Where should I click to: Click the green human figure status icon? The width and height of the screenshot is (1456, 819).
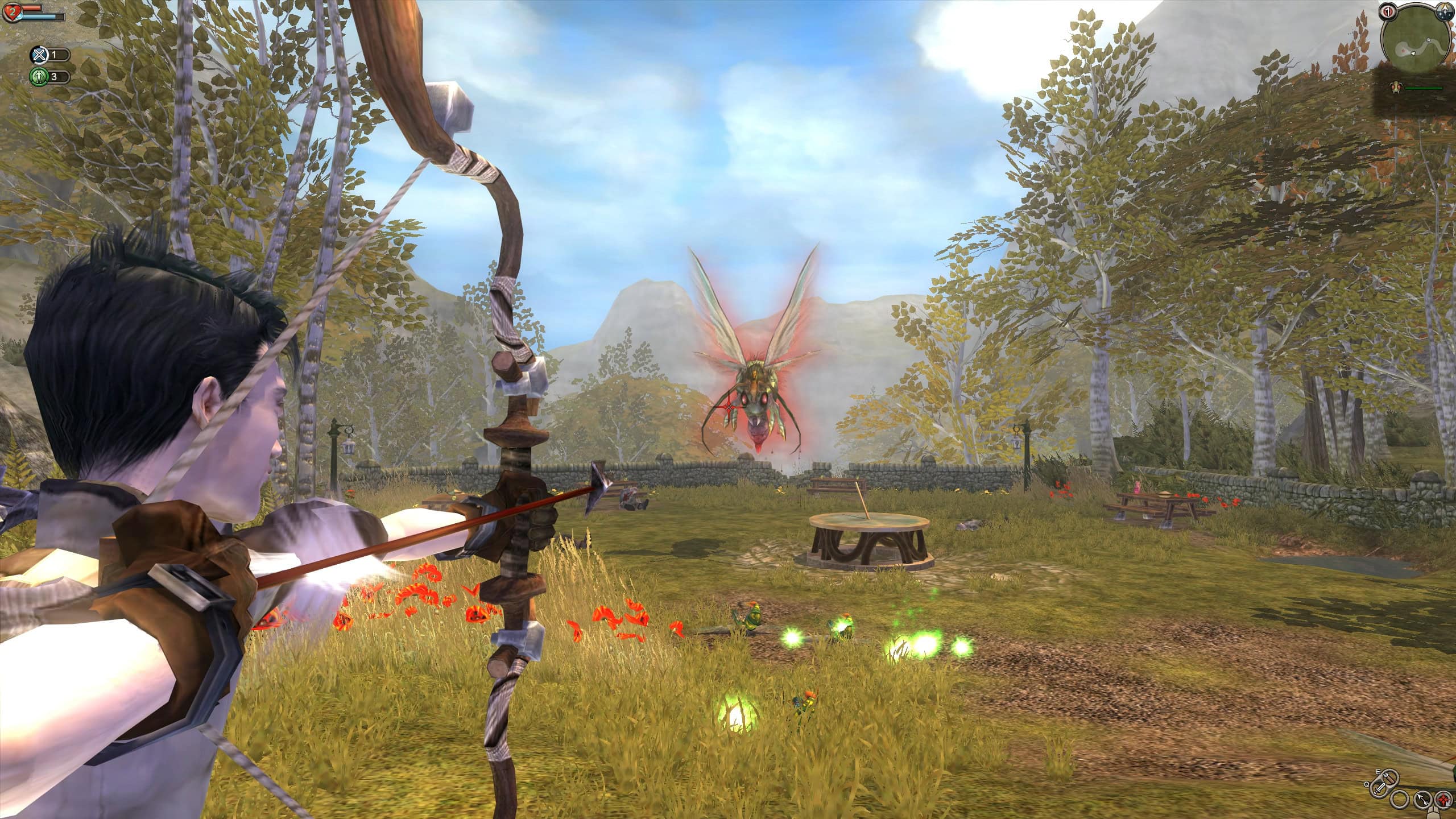pyautogui.click(x=39, y=76)
